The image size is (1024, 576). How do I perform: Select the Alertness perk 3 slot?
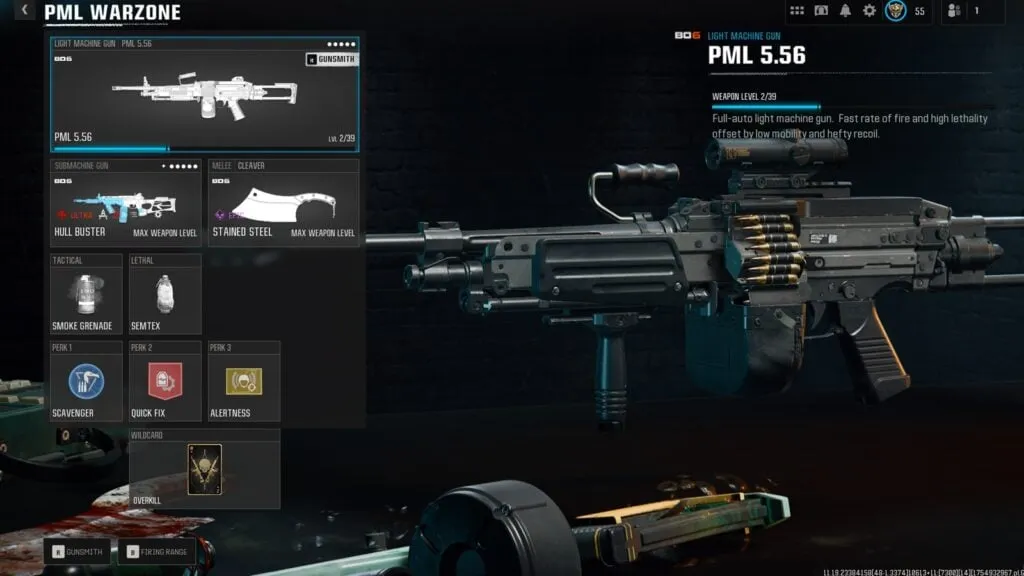[244, 381]
